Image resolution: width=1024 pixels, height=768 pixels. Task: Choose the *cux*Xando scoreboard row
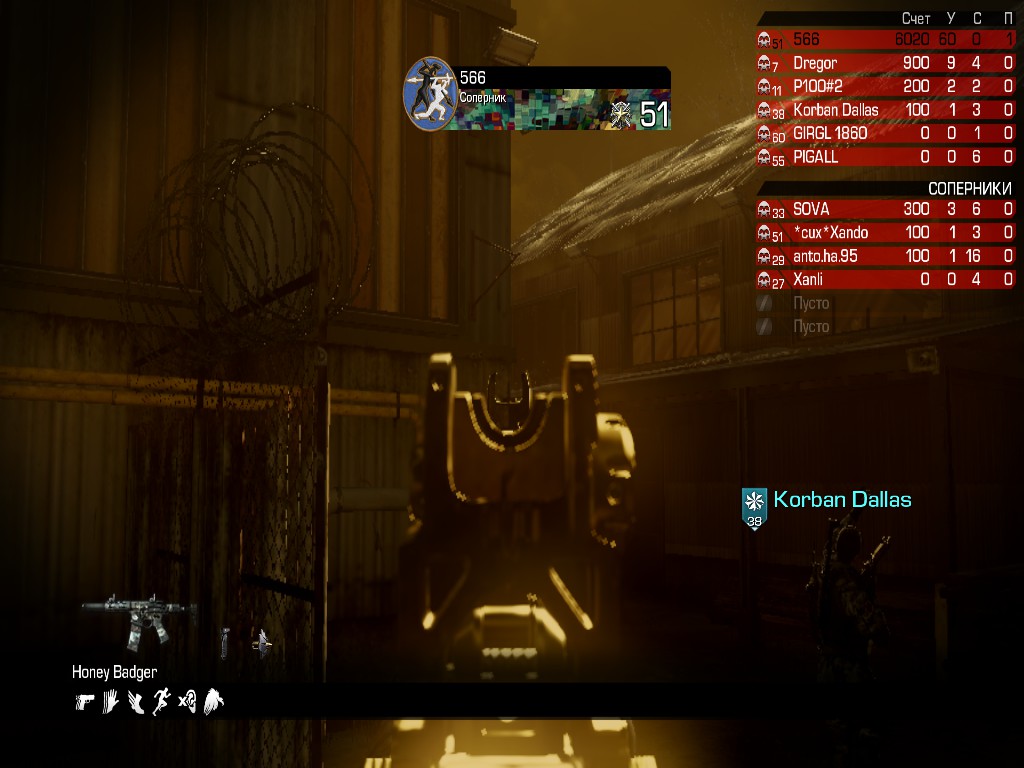tap(886, 233)
